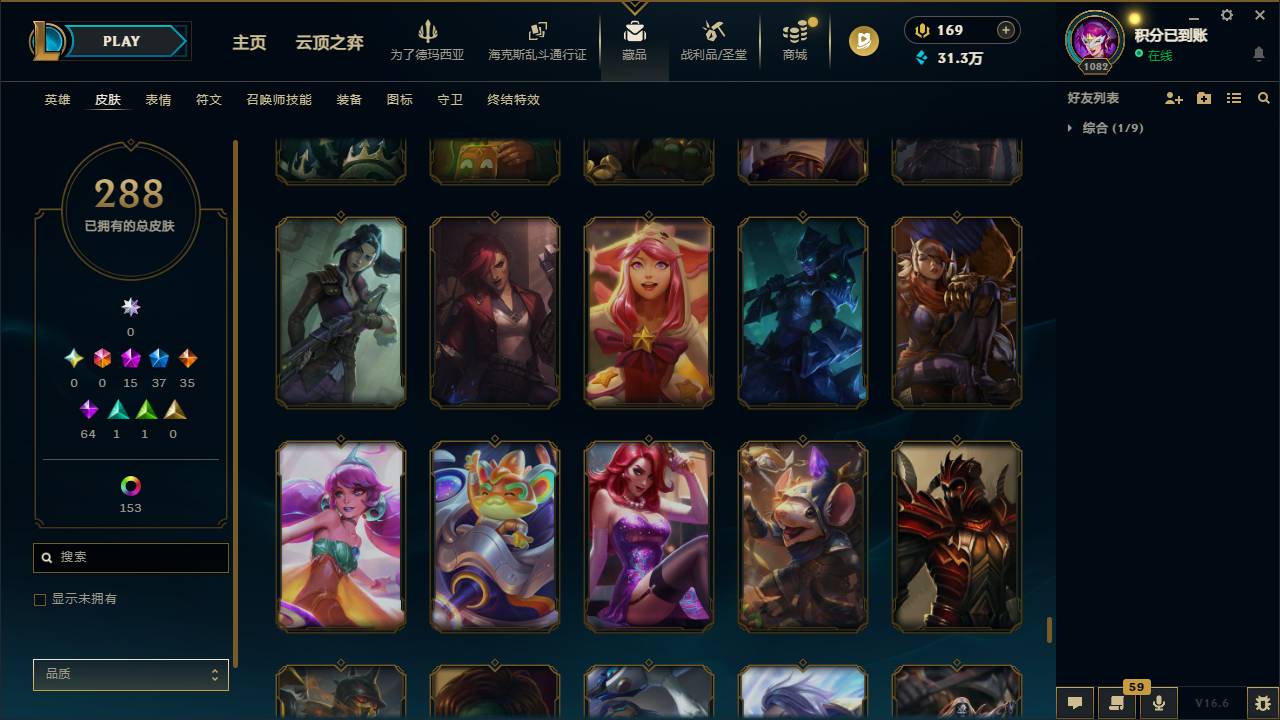Image resolution: width=1280 pixels, height=720 pixels.
Task: Click the PLAY button
Action: pyautogui.click(x=121, y=41)
